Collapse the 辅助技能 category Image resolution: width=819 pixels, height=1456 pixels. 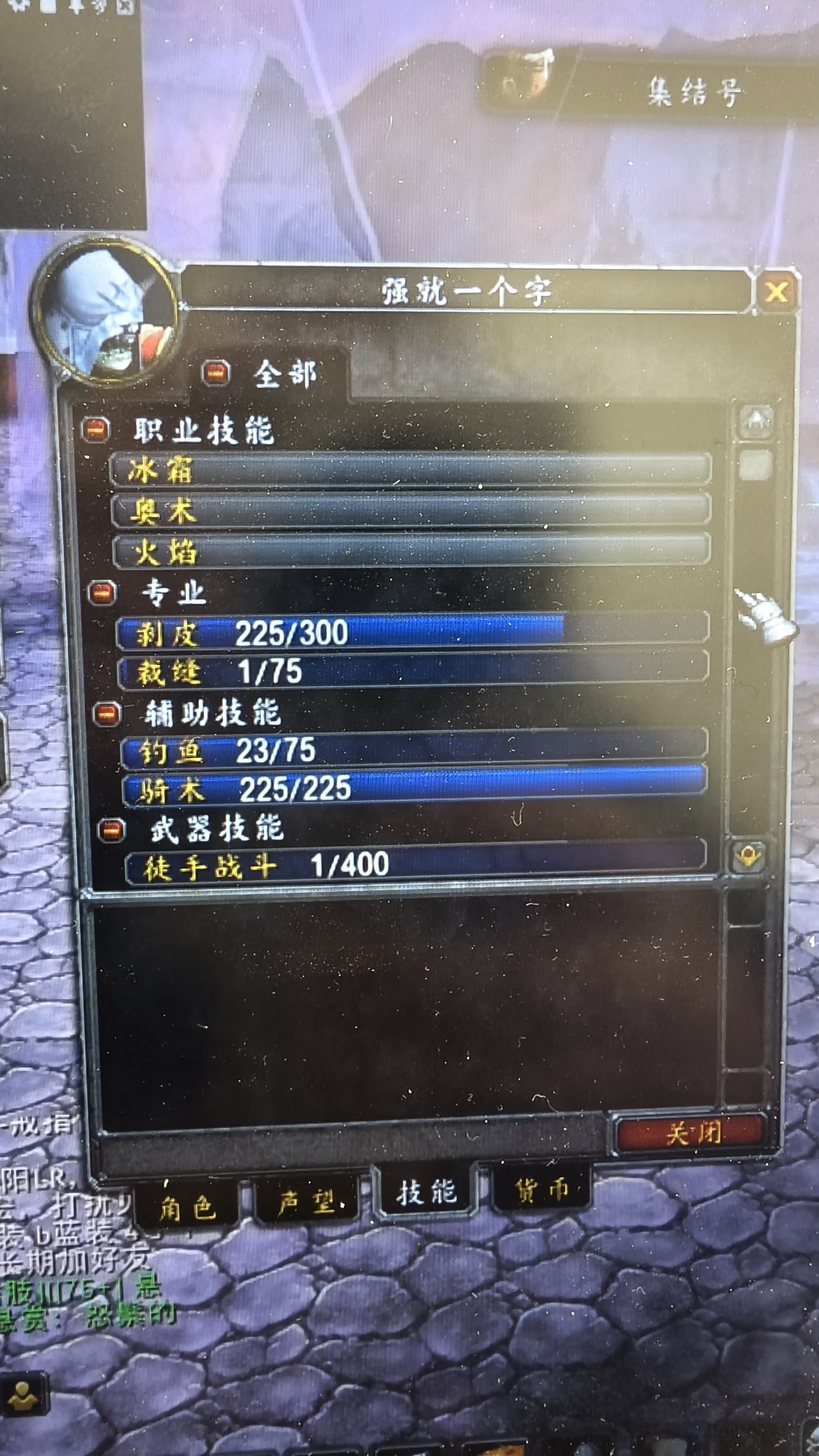107,713
